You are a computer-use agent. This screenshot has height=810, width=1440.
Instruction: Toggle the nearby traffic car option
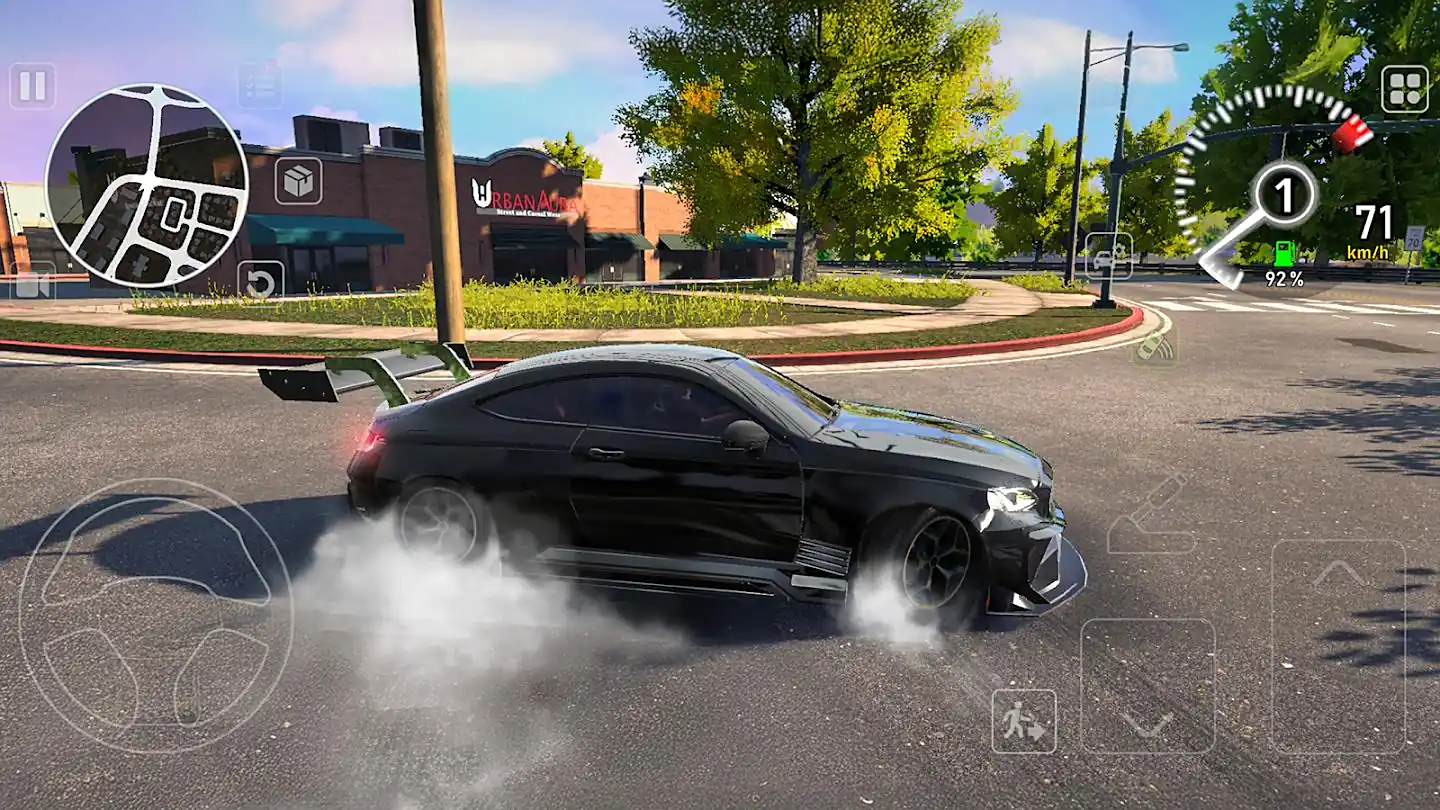pos(1109,256)
